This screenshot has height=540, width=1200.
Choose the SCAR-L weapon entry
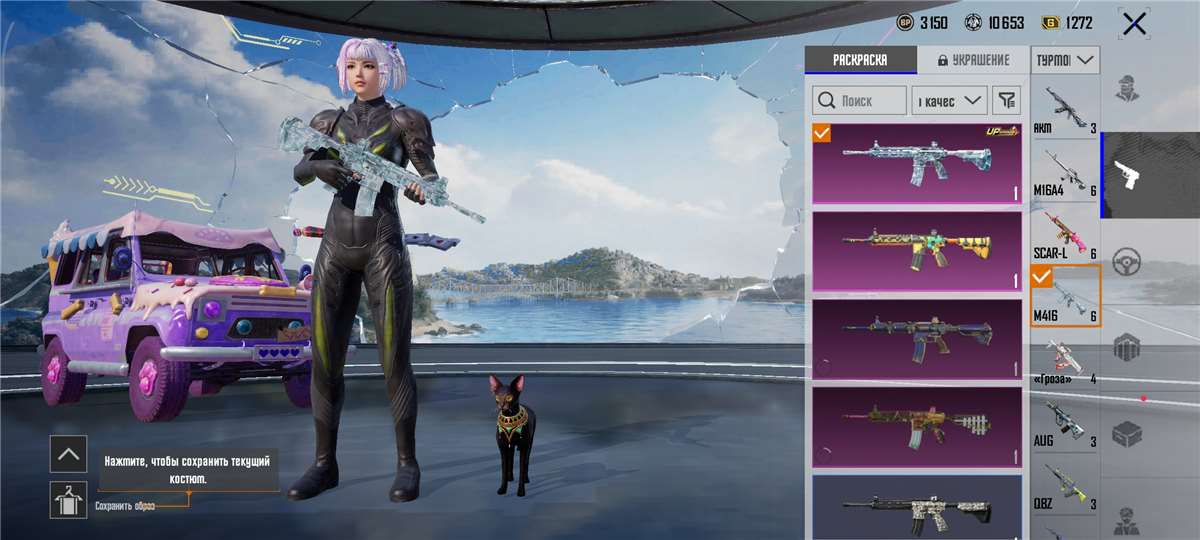pyautogui.click(x=1066, y=235)
